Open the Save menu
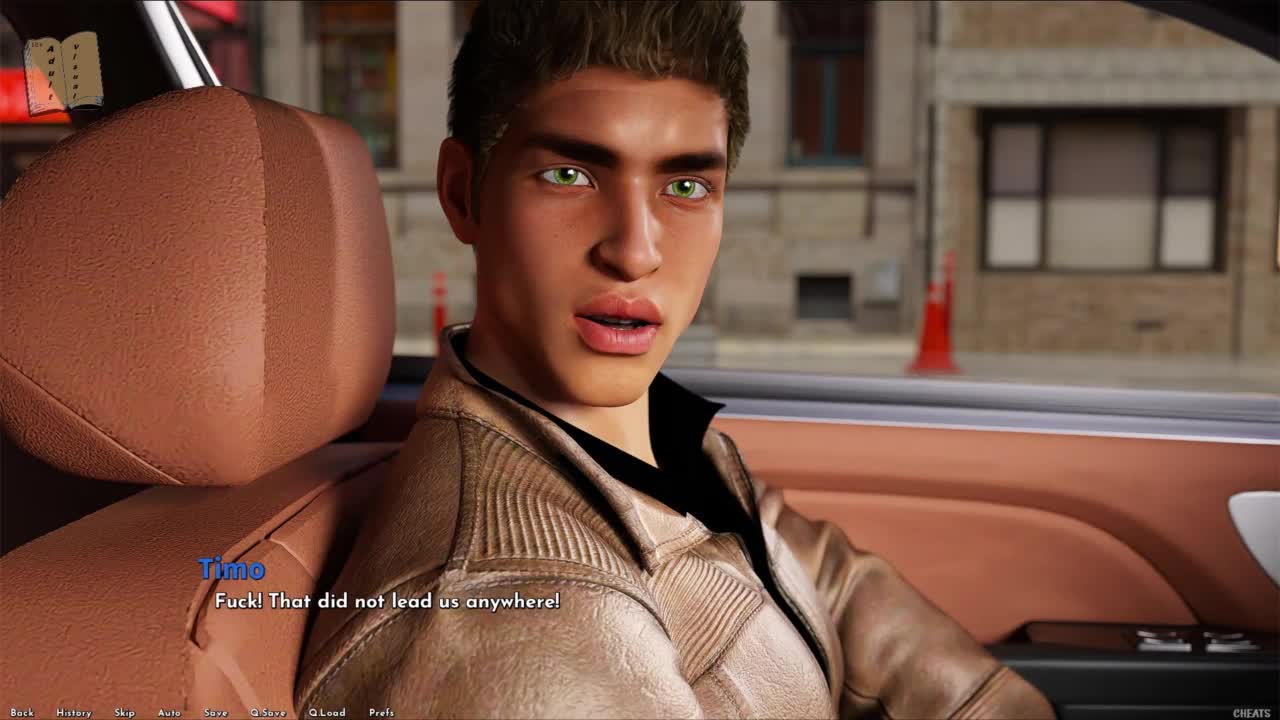 [x=216, y=713]
